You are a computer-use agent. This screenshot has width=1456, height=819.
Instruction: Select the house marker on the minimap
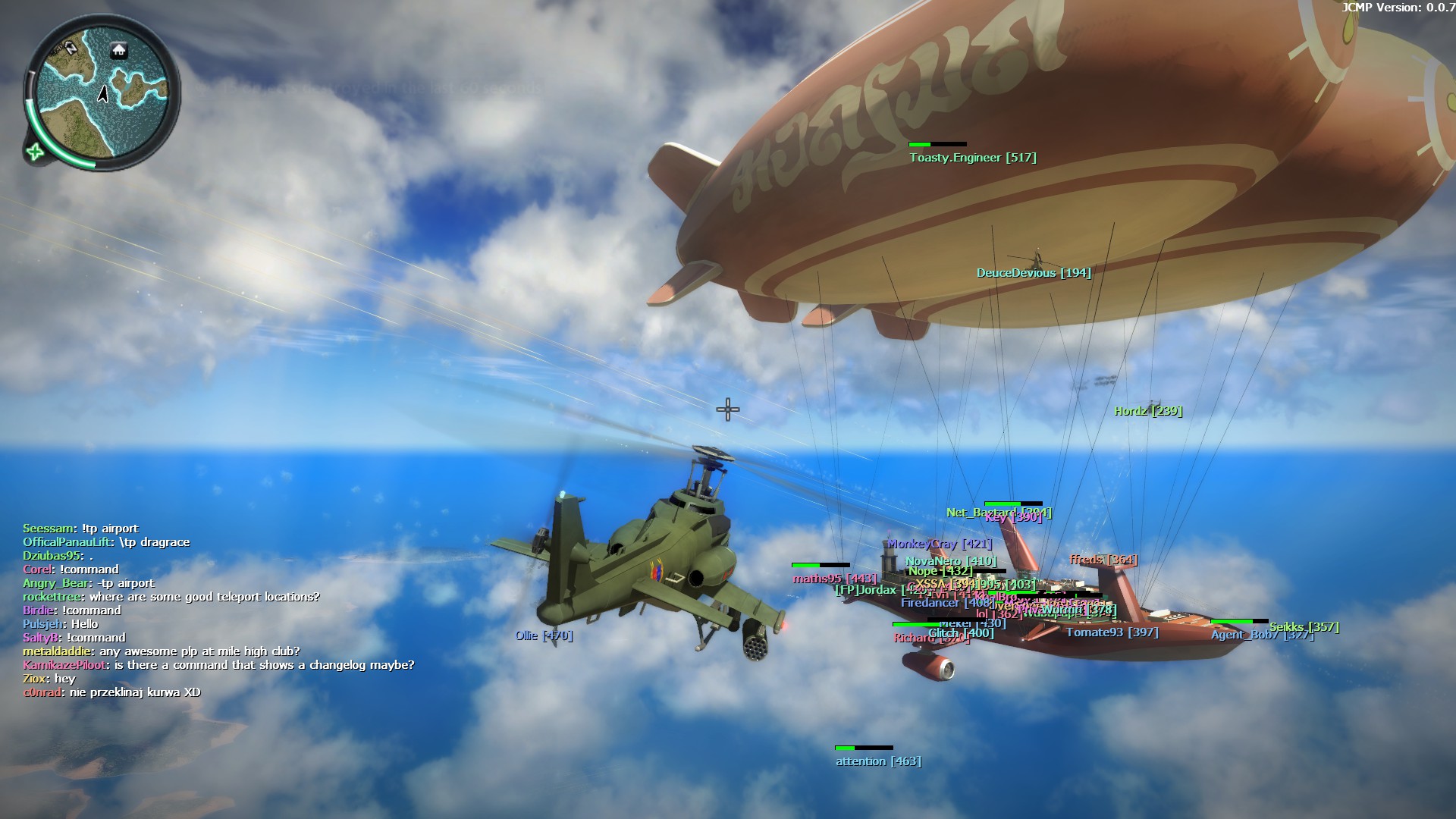coord(119,51)
